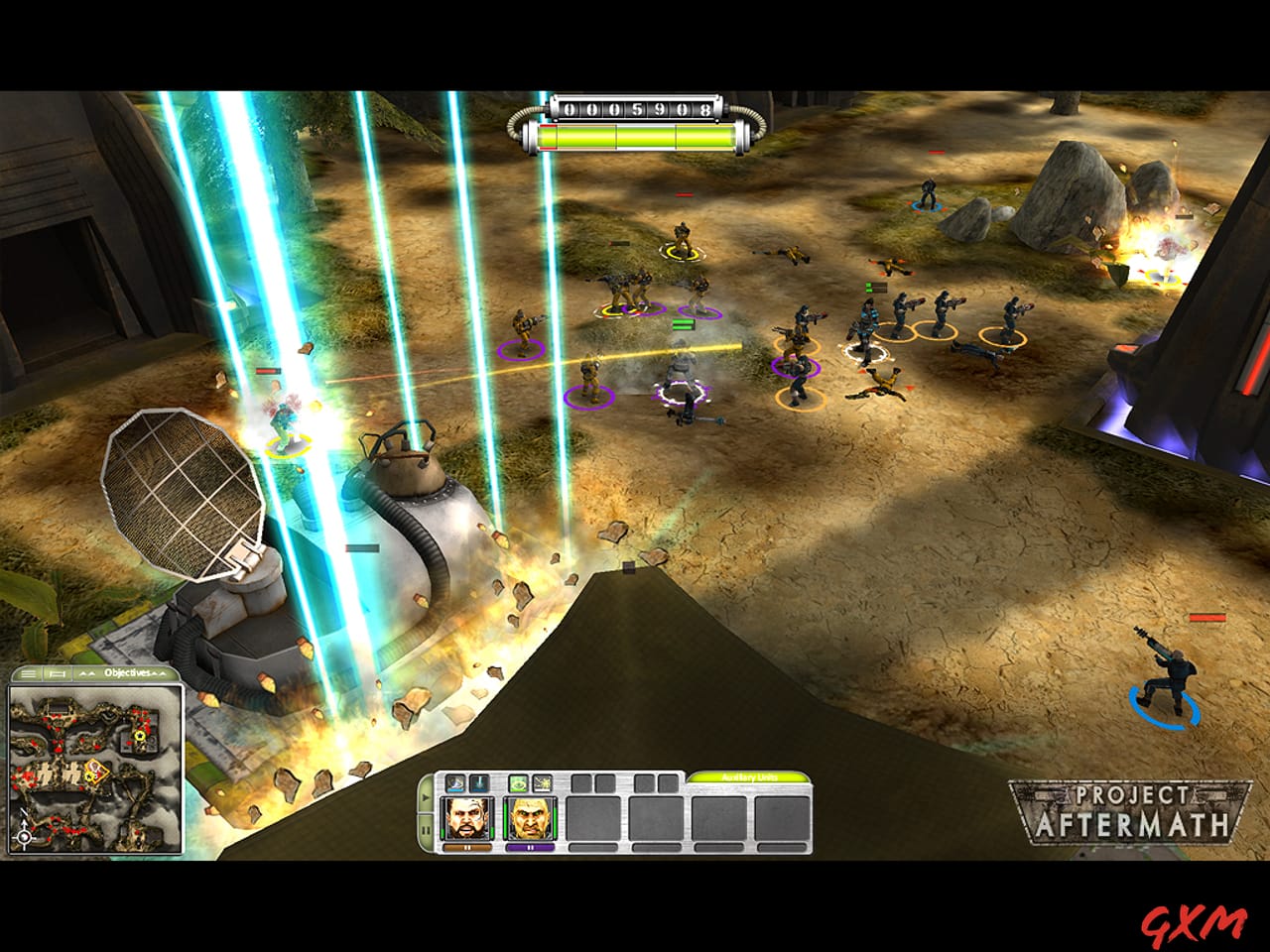Expand Objectives via its right double chevrons

(x=159, y=673)
